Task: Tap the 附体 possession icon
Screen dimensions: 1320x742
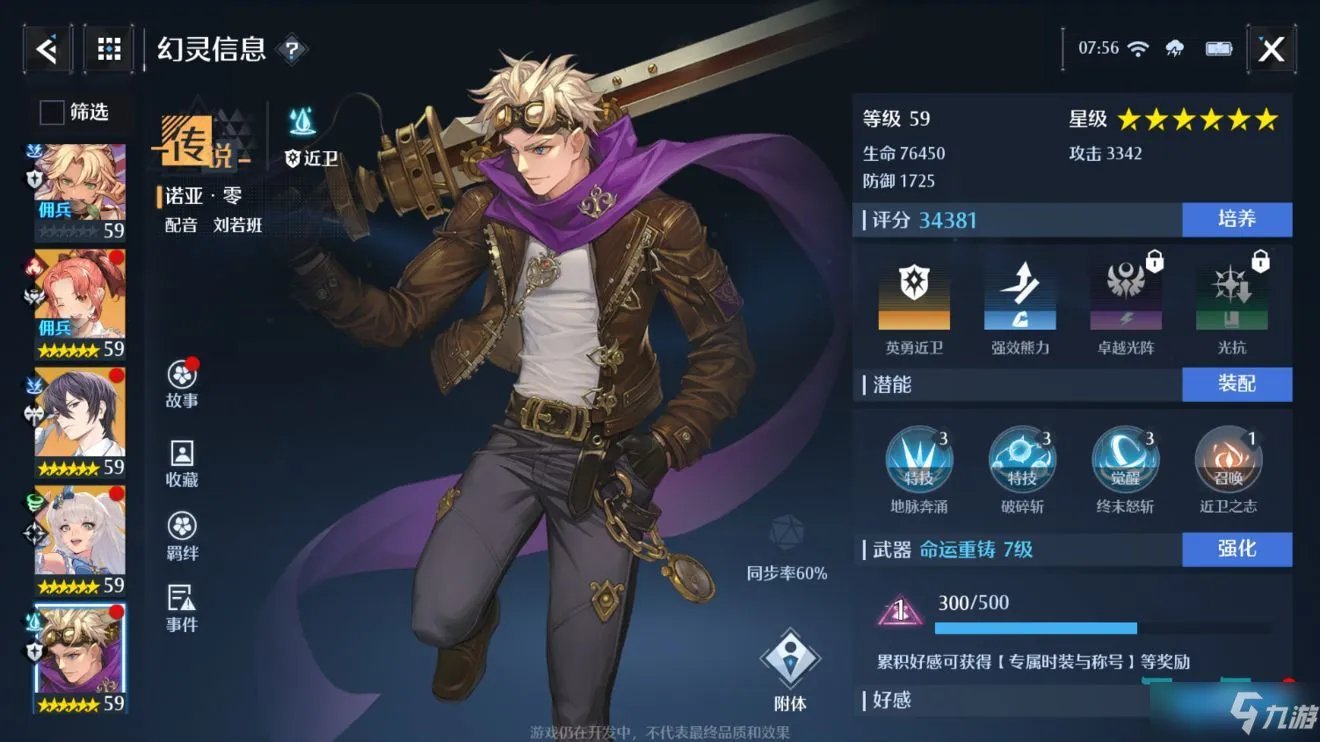Action: 792,655
